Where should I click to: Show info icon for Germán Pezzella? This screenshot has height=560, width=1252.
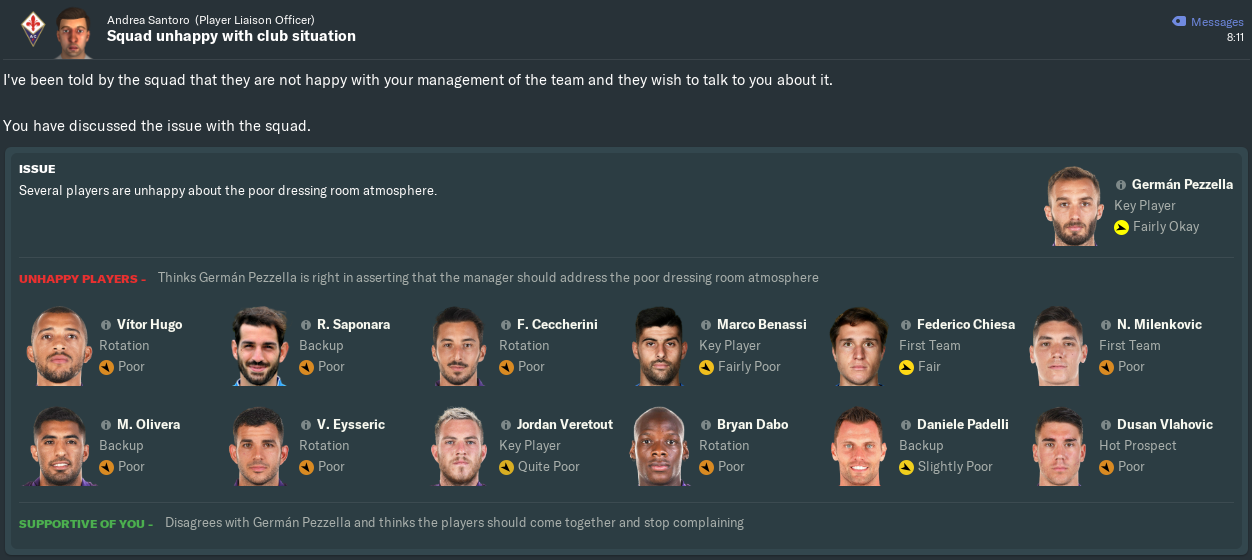(1121, 185)
